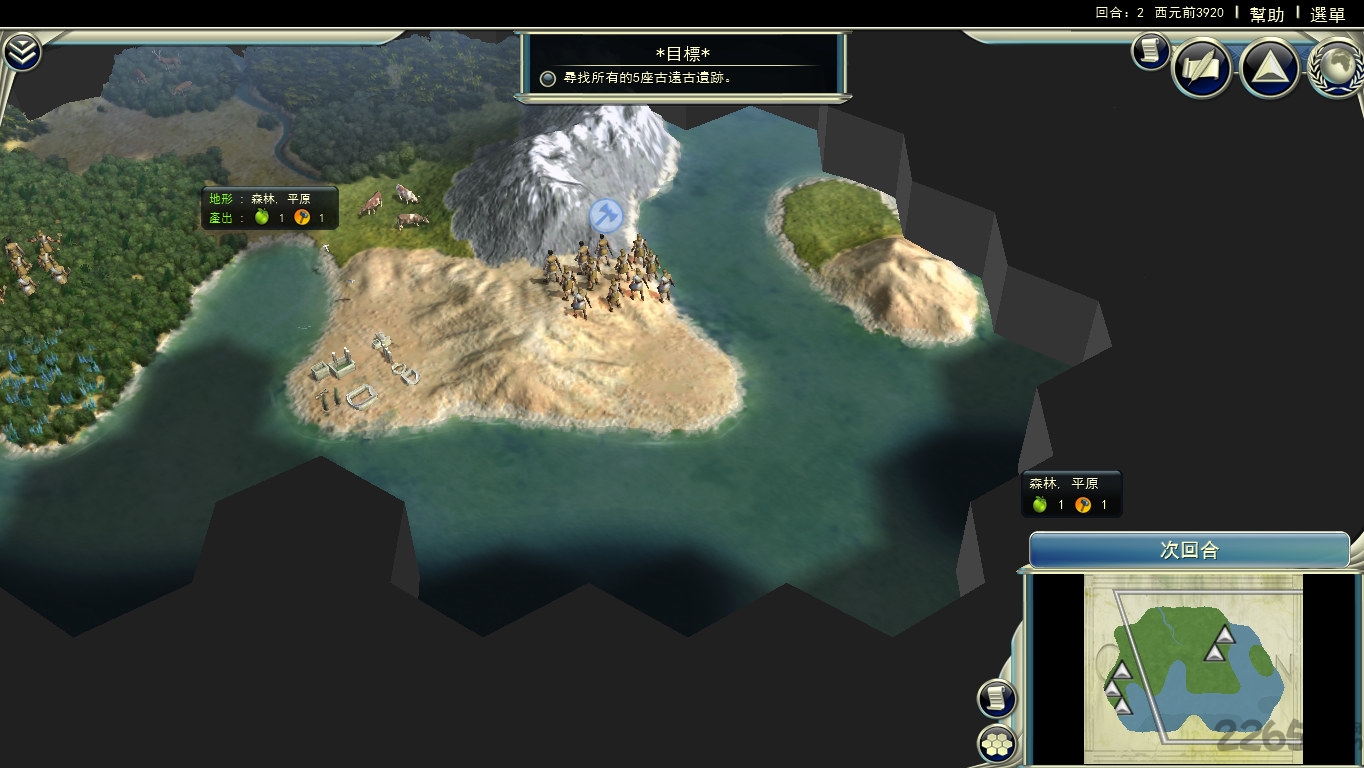Click the 次回合 next turn button

[x=1189, y=550]
